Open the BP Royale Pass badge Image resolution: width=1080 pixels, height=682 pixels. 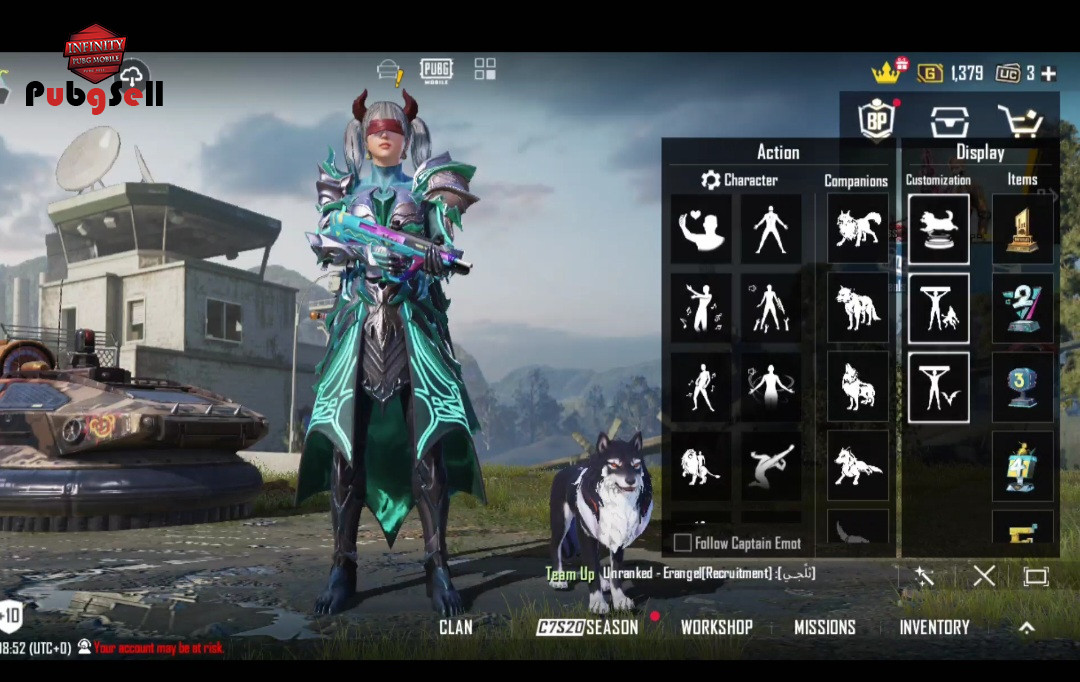877,120
